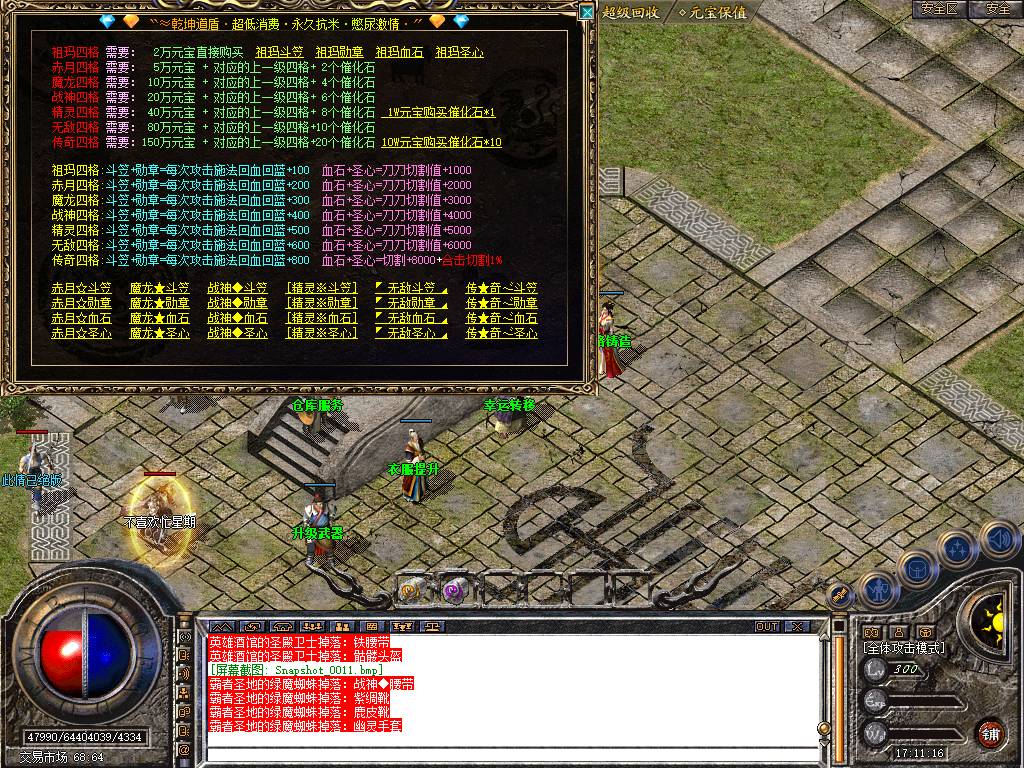Buy one 催化石 for 1W元宝
Viewport: 1024px width, 768px height.
(x=443, y=113)
